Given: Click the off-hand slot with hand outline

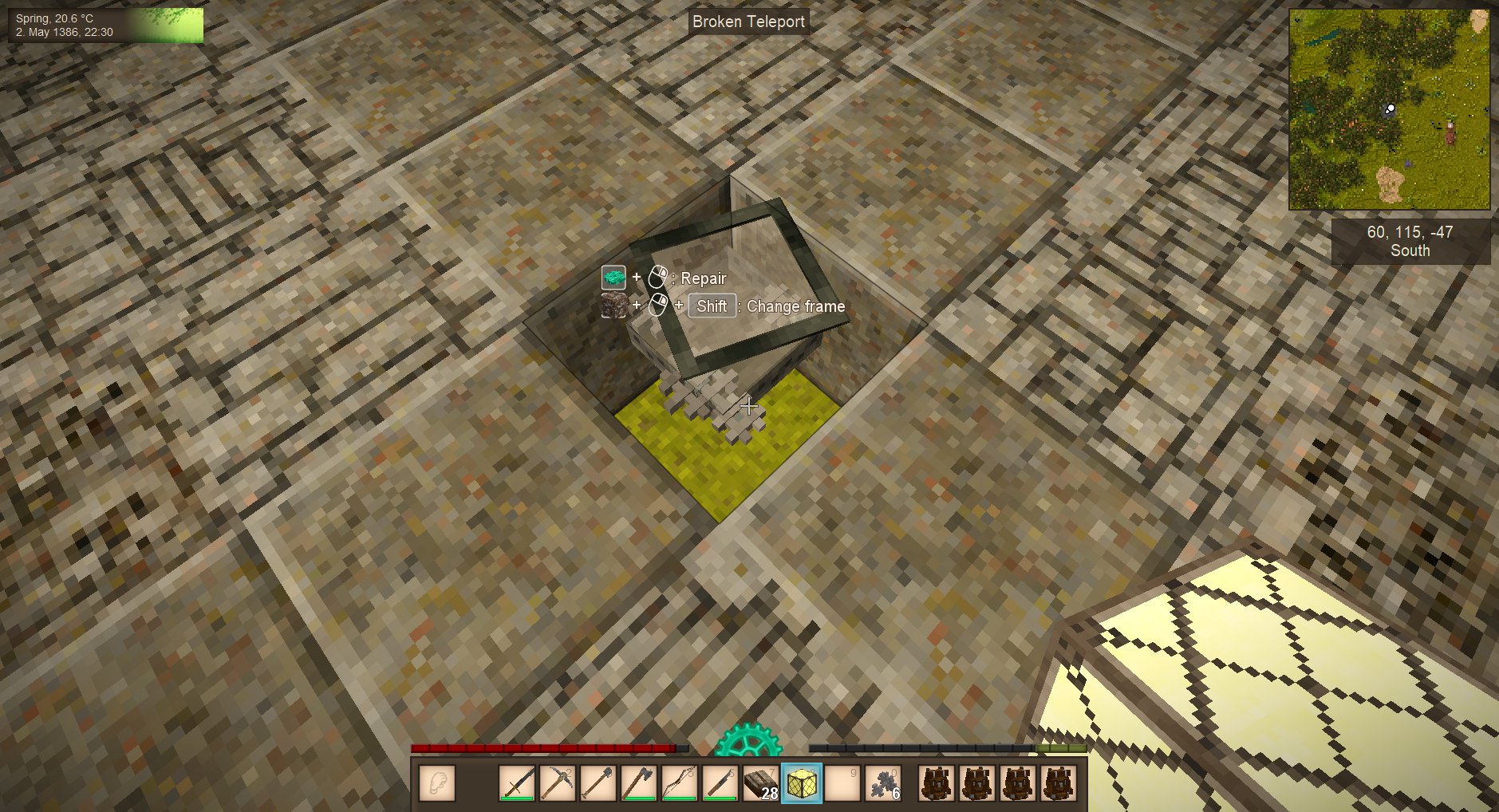Looking at the screenshot, I should tap(437, 782).
